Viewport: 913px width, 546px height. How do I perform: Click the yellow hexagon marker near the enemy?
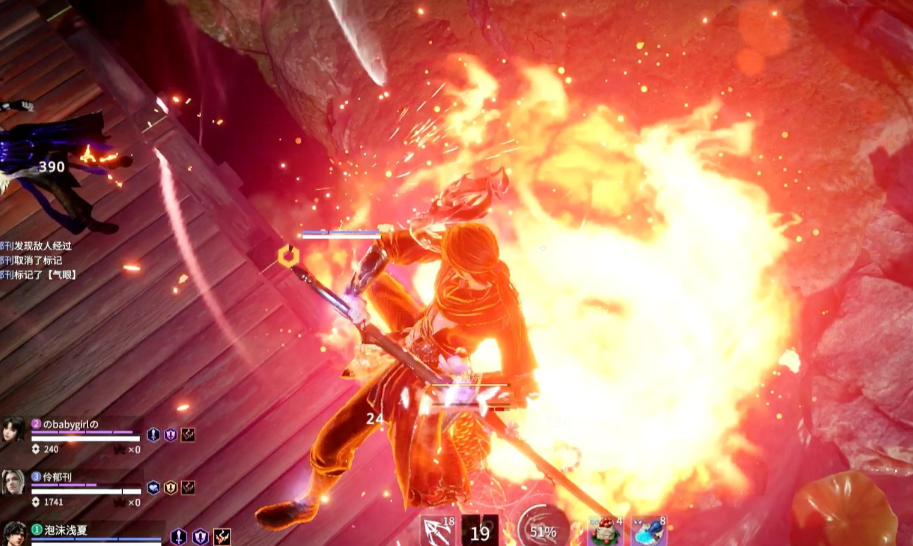pyautogui.click(x=288, y=257)
